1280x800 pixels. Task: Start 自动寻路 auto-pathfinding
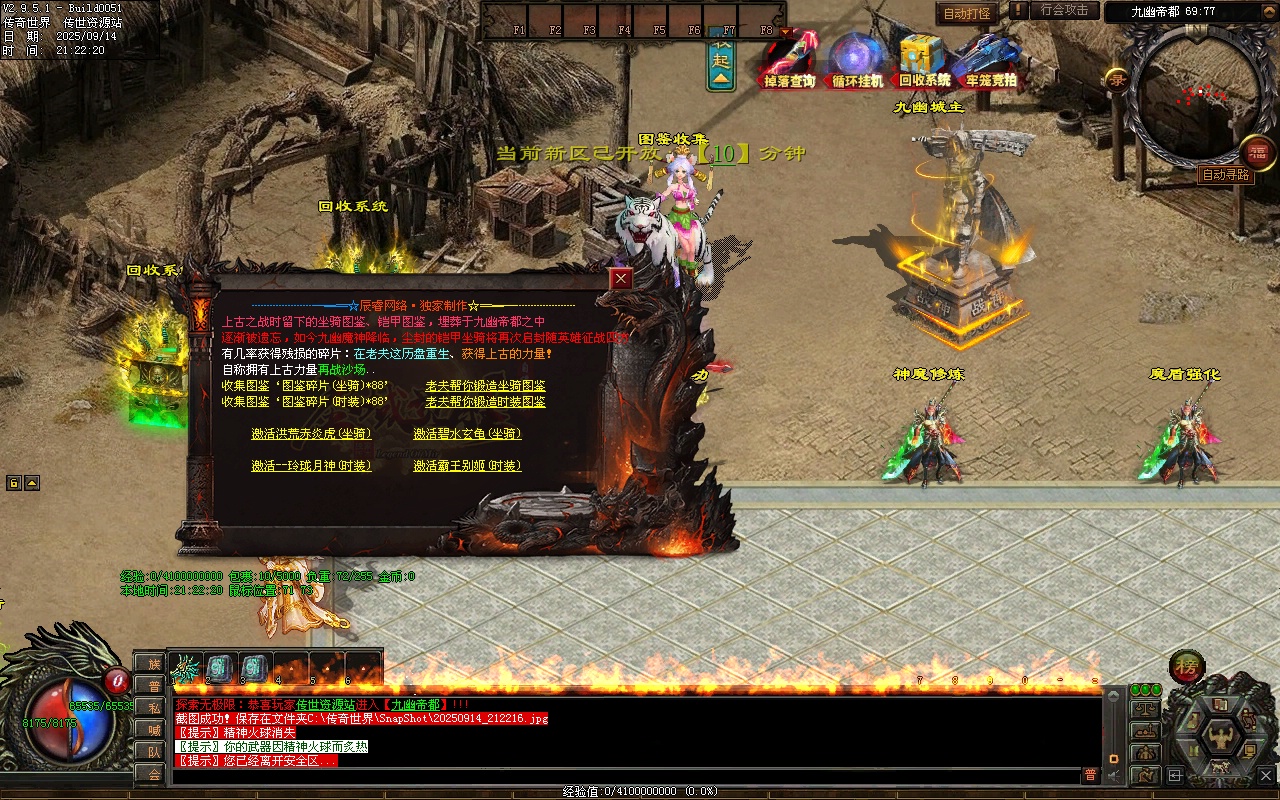tap(1225, 175)
